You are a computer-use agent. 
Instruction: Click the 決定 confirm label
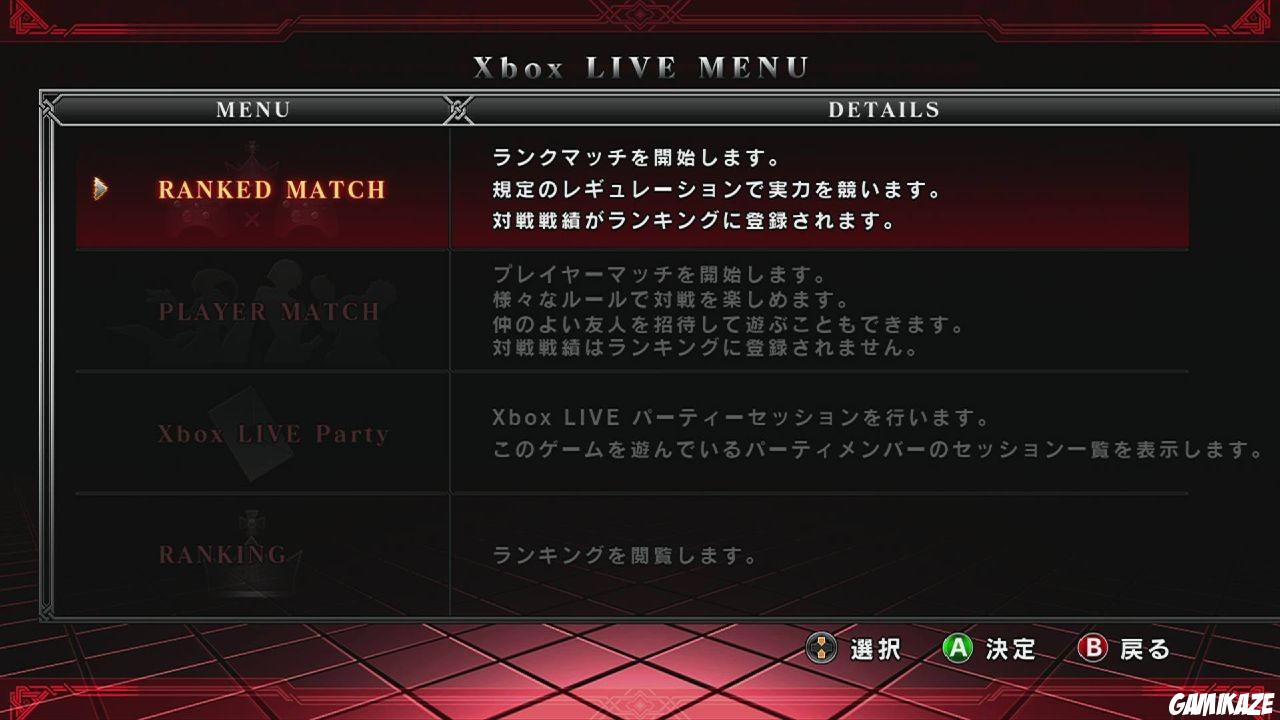(1013, 650)
